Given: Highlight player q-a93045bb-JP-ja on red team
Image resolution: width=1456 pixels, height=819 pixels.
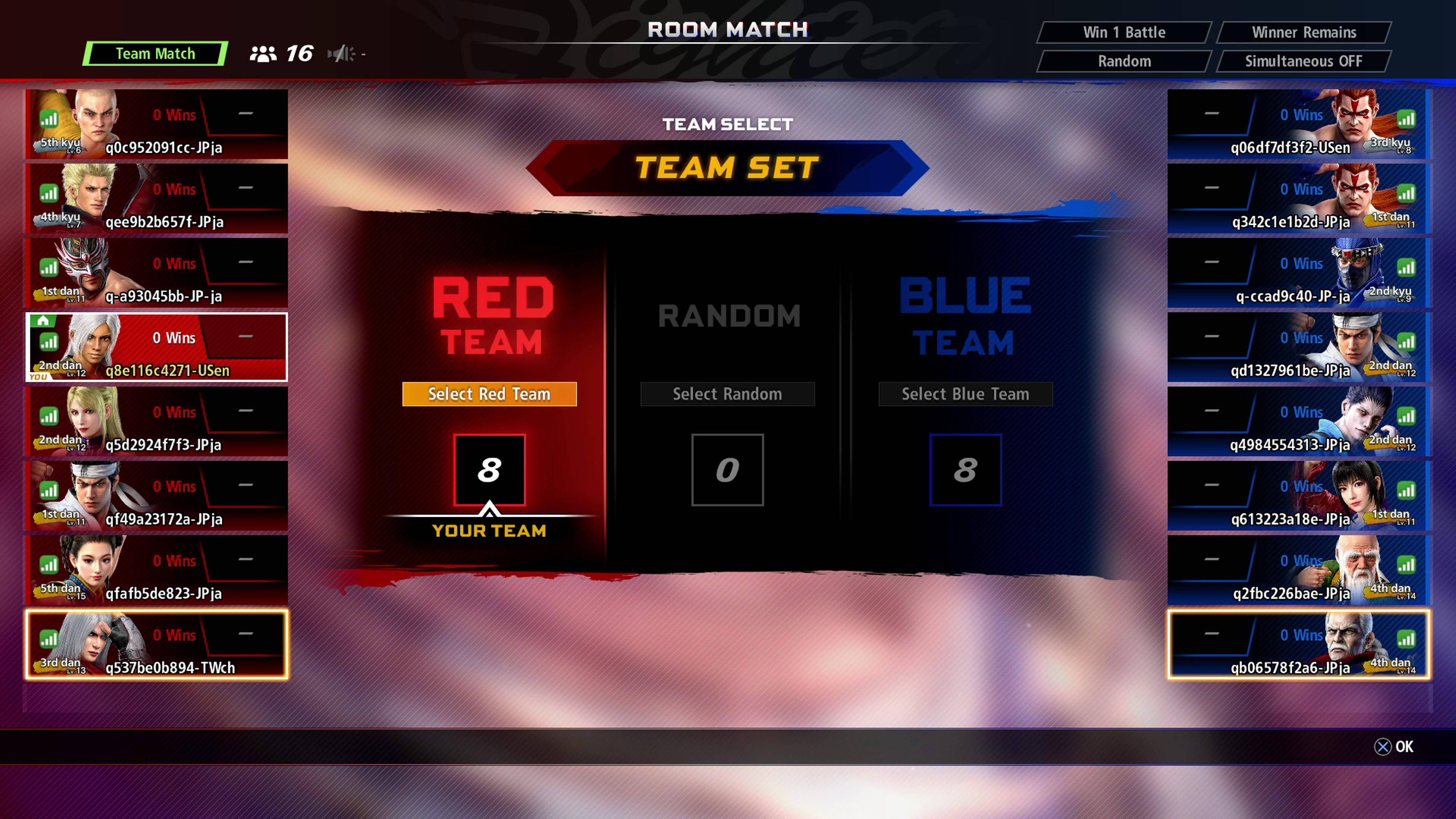Looking at the screenshot, I should (x=157, y=273).
